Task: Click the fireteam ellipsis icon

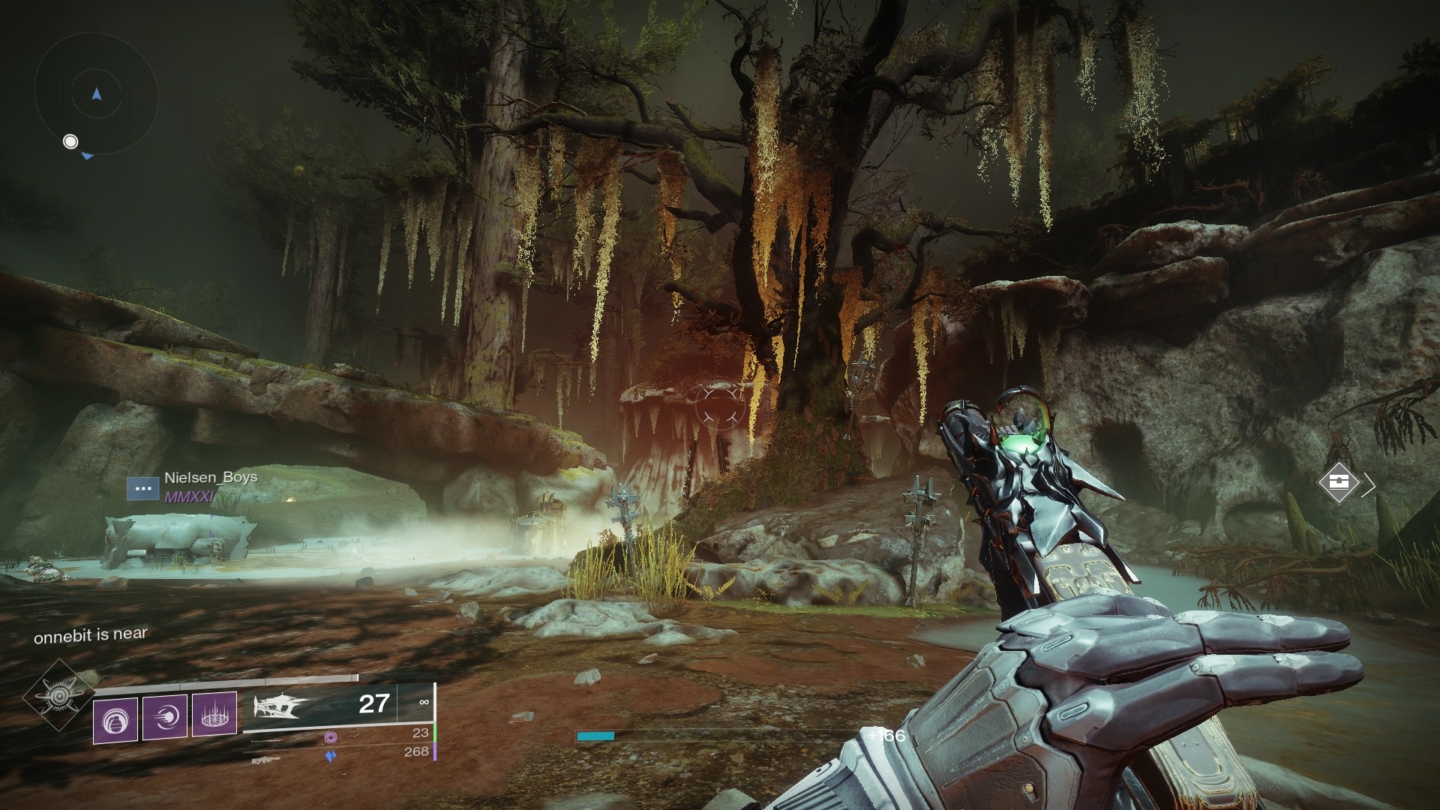Action: coord(142,489)
